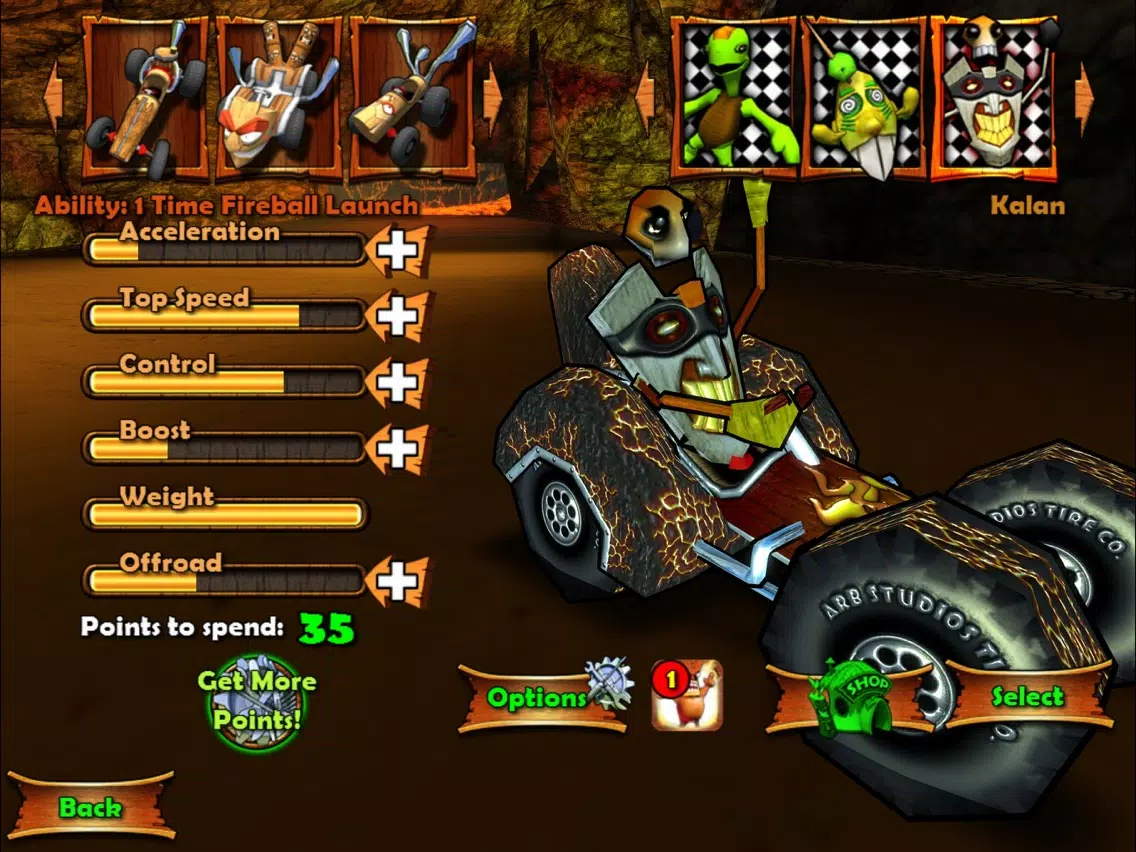Add a point to Acceleration
Image resolution: width=1136 pixels, height=852 pixels.
[x=397, y=250]
